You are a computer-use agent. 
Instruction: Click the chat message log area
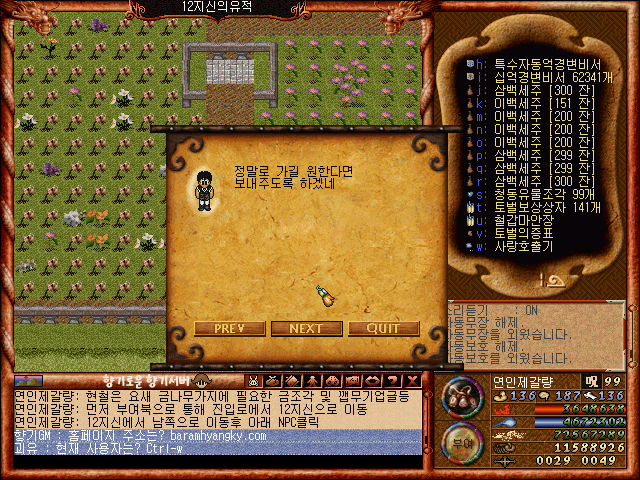(x=215, y=421)
